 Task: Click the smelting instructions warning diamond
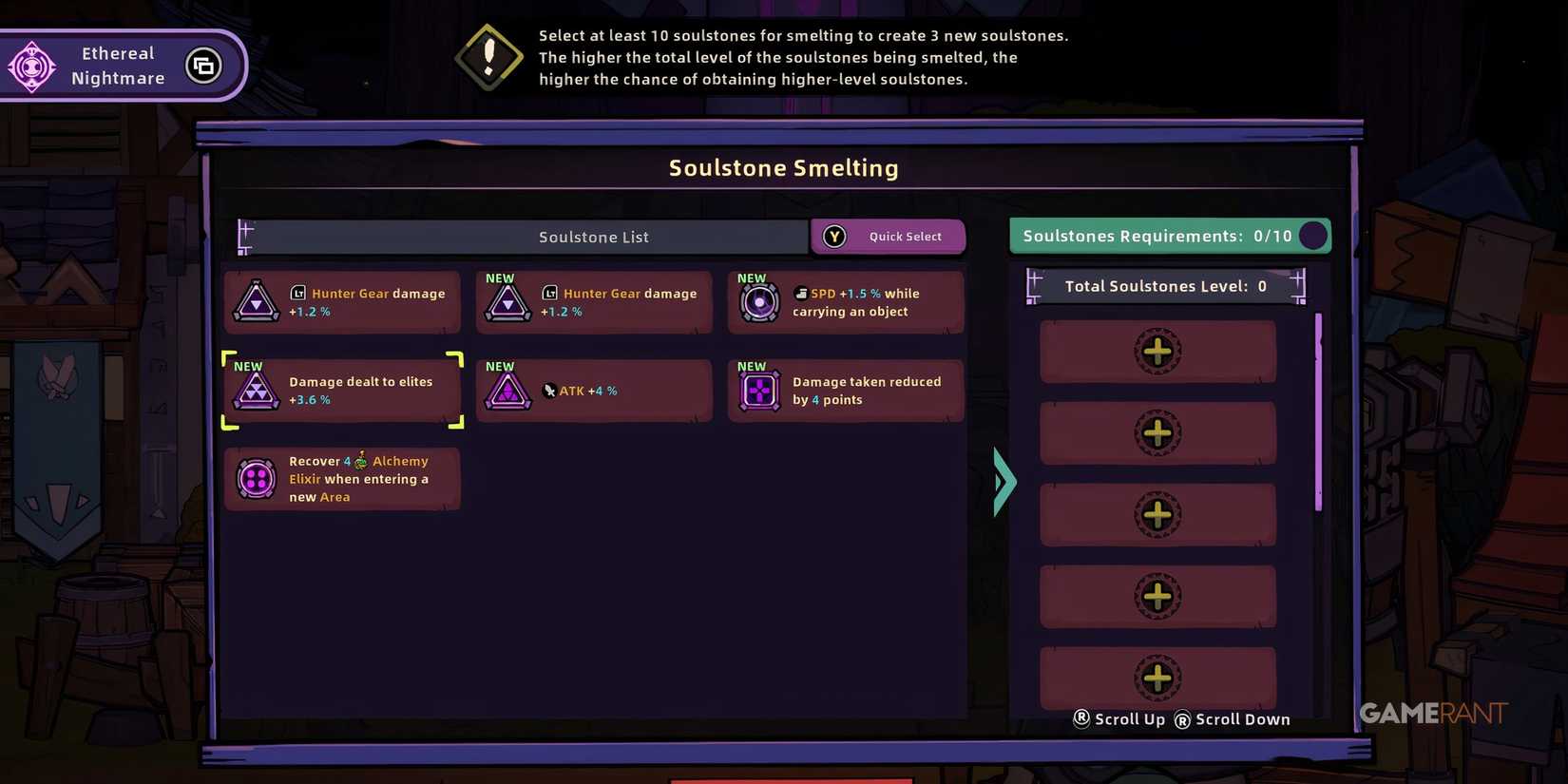pos(488,57)
